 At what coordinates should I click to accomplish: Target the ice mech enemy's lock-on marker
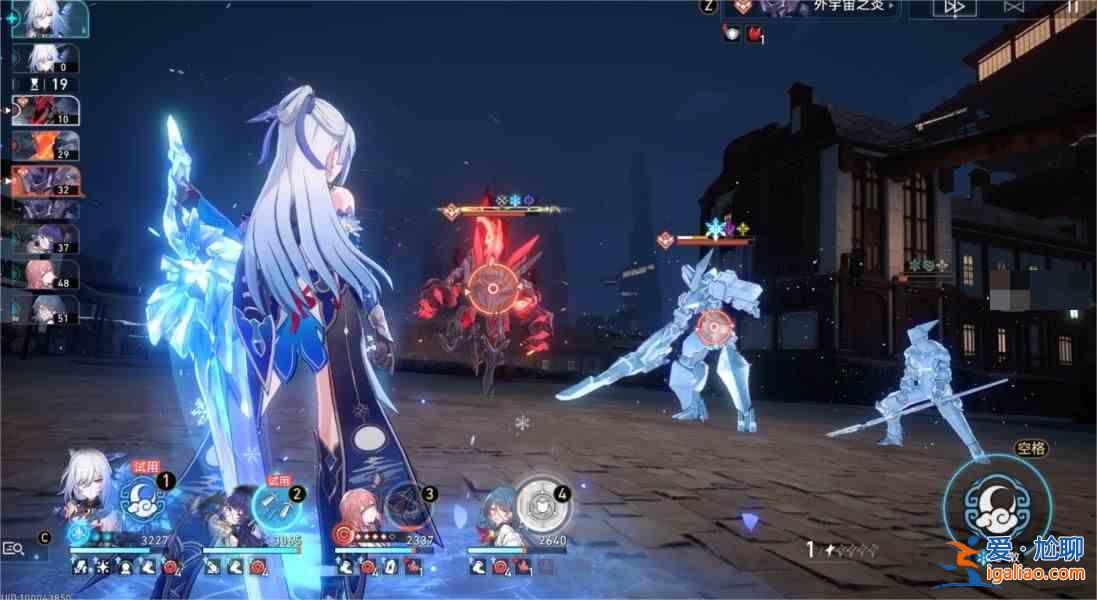(714, 327)
